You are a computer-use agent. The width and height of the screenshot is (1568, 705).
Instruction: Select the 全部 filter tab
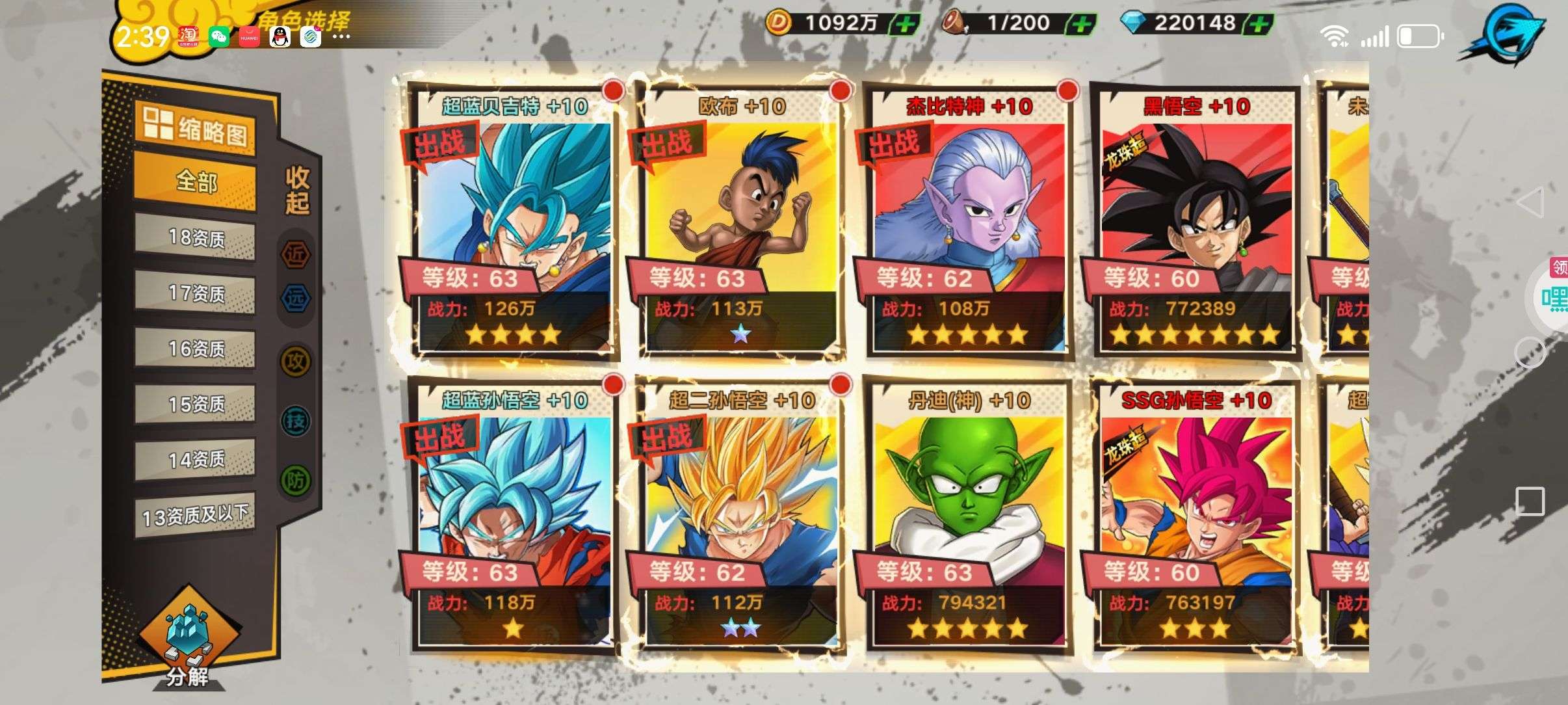[x=195, y=181]
